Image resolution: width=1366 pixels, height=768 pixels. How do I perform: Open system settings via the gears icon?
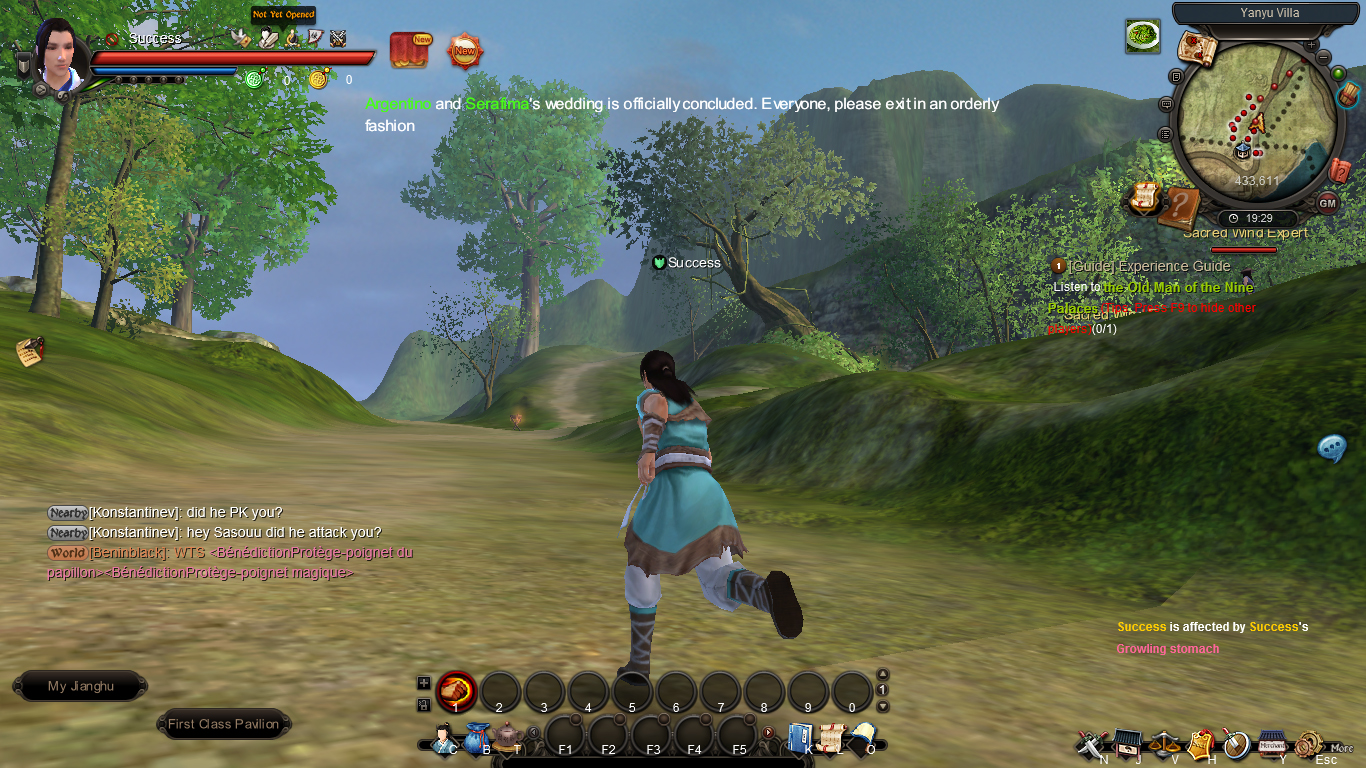[1307, 744]
